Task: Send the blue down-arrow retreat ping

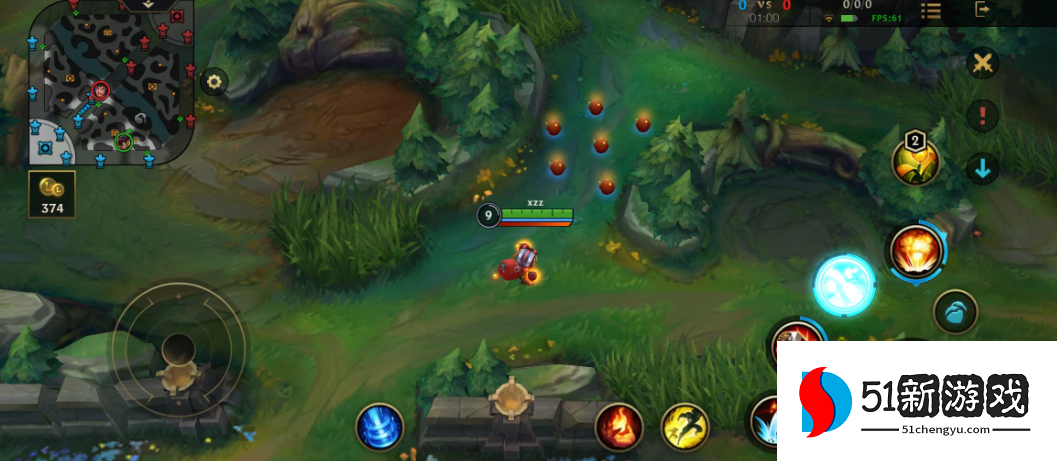Action: click(x=983, y=168)
